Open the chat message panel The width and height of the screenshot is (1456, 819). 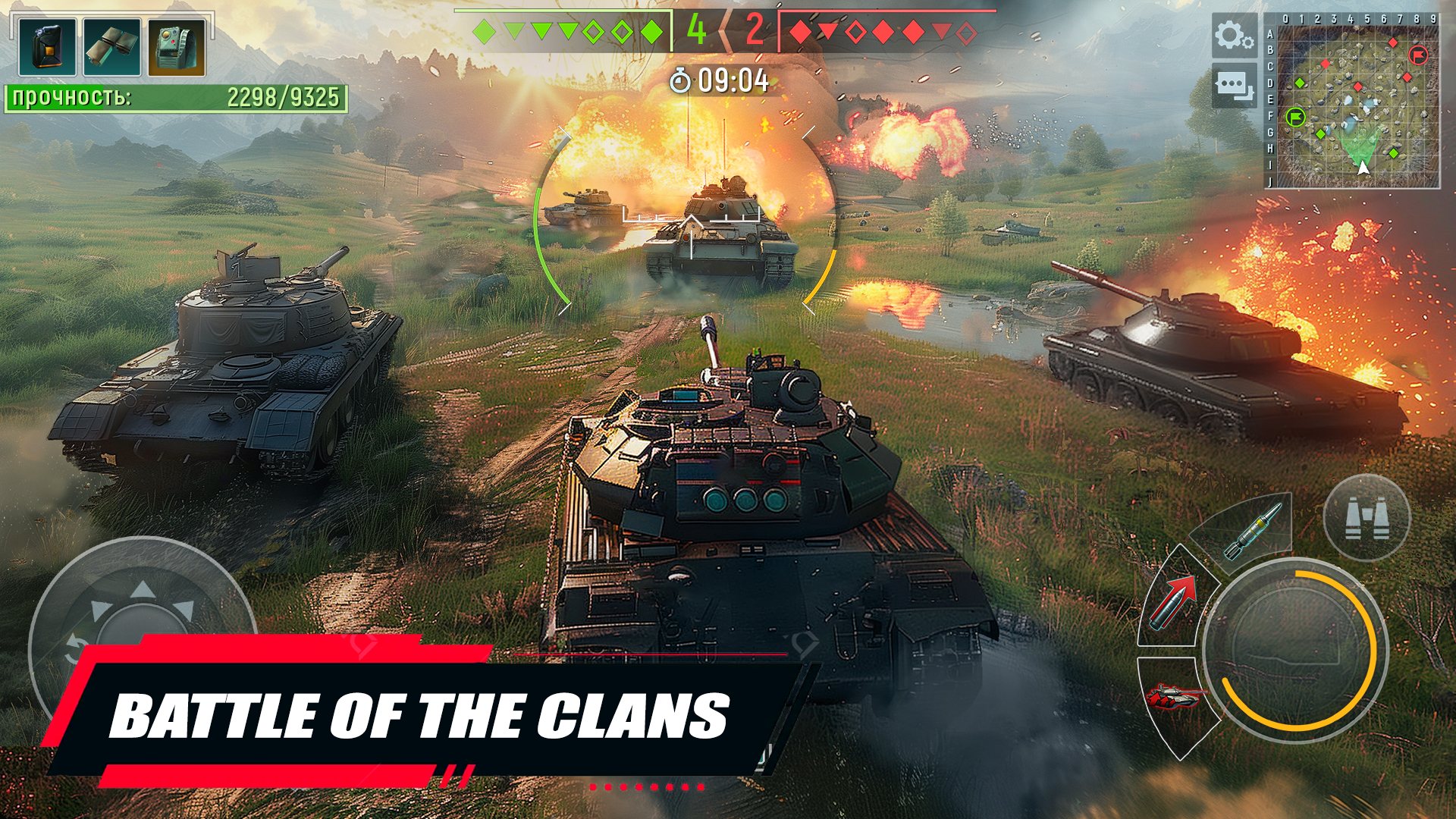pyautogui.click(x=1234, y=86)
